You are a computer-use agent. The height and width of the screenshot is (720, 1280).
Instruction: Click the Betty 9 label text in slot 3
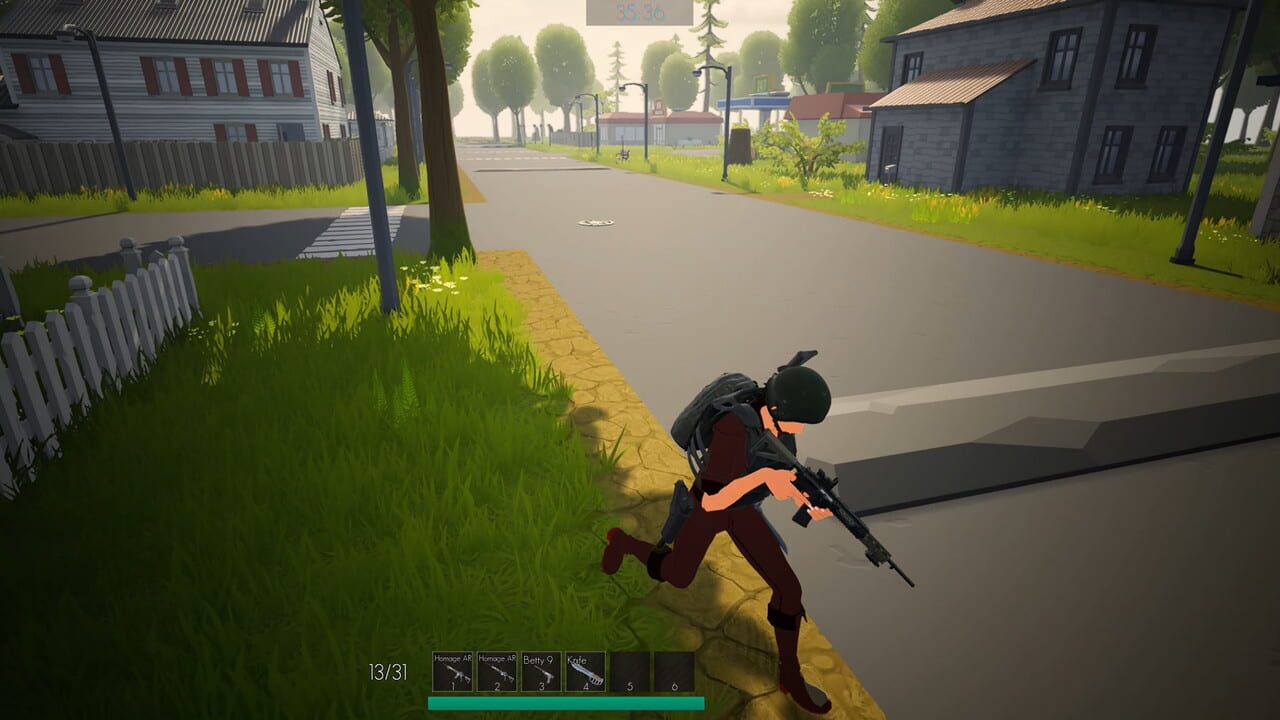point(538,658)
